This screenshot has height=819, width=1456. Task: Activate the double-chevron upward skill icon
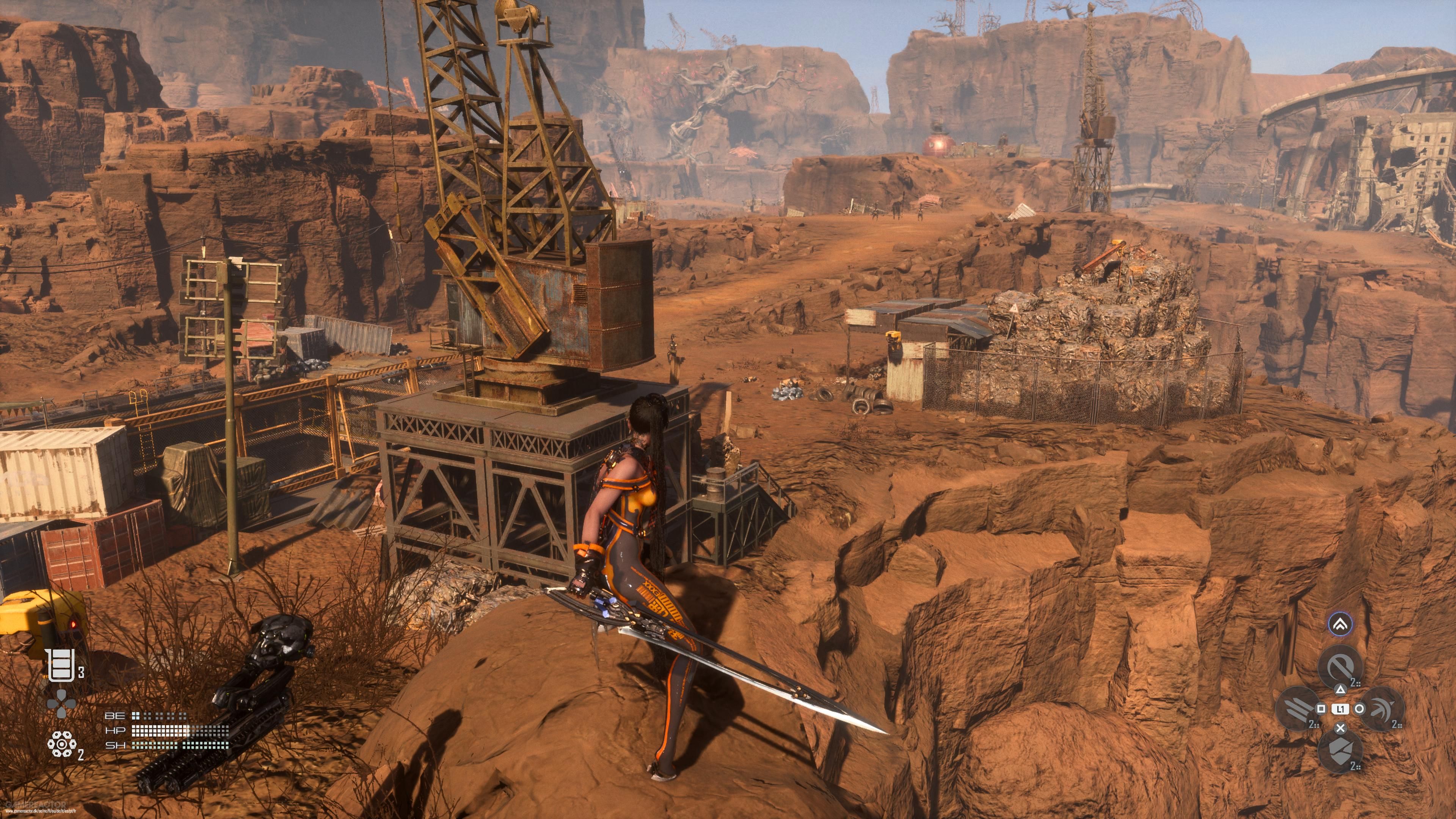coord(1340,624)
